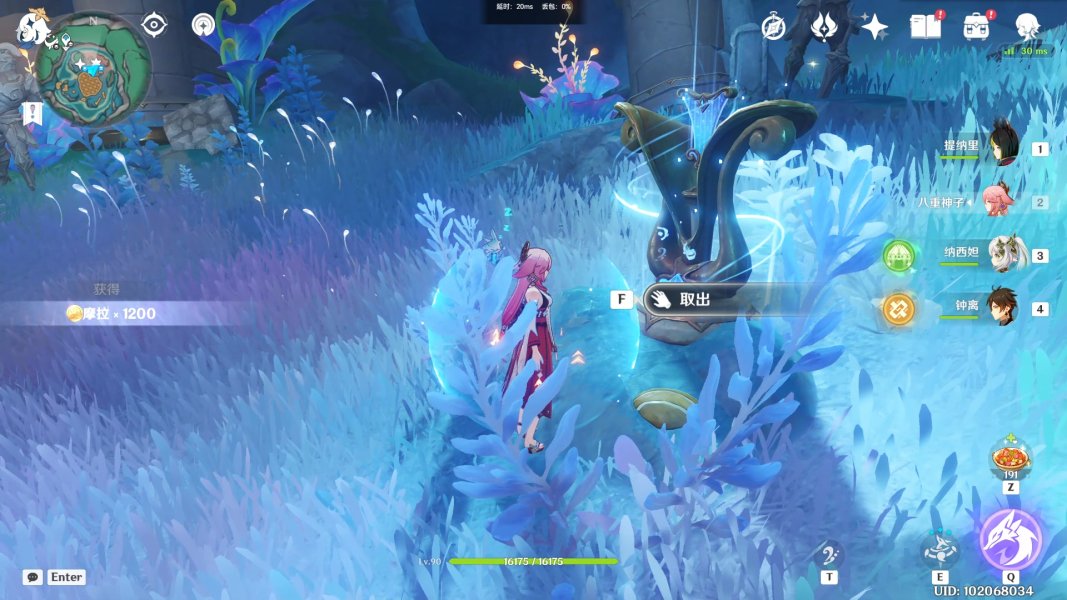The height and width of the screenshot is (600, 1067).
Task: Activate the elemental skill icon
Action: click(x=940, y=548)
